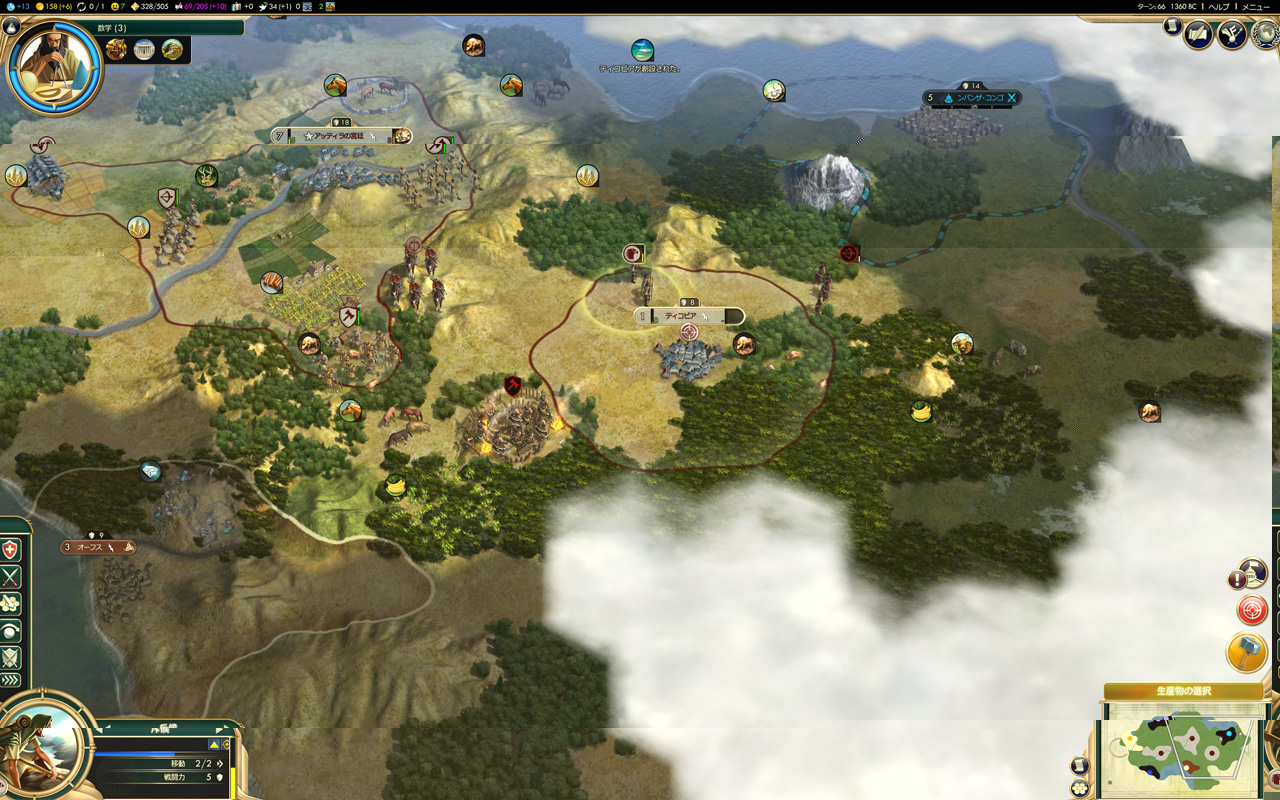Open the social policies book icon
The width and height of the screenshot is (1280, 800).
coord(1198,35)
